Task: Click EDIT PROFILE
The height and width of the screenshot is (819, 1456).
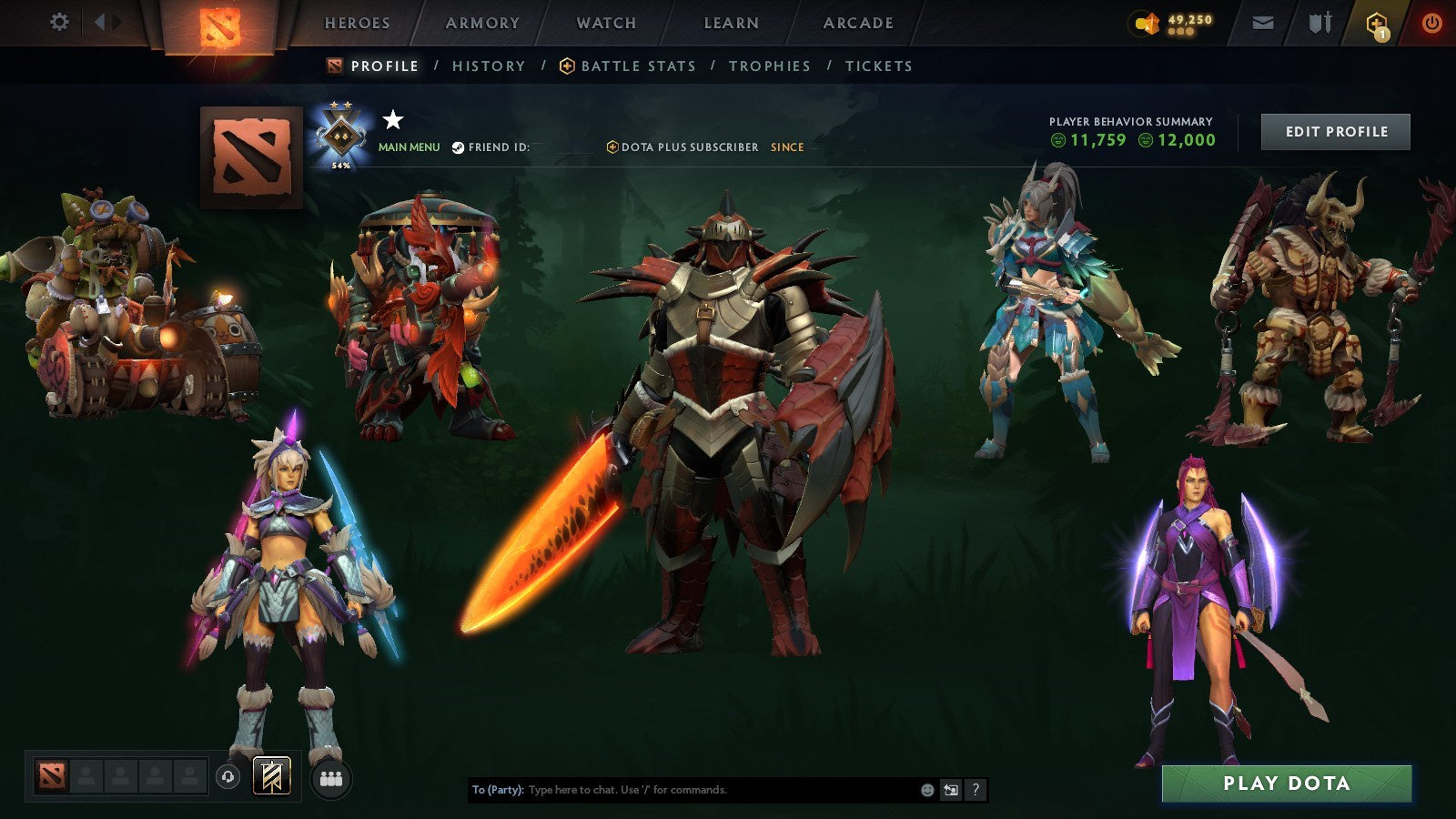Action: pos(1334,131)
